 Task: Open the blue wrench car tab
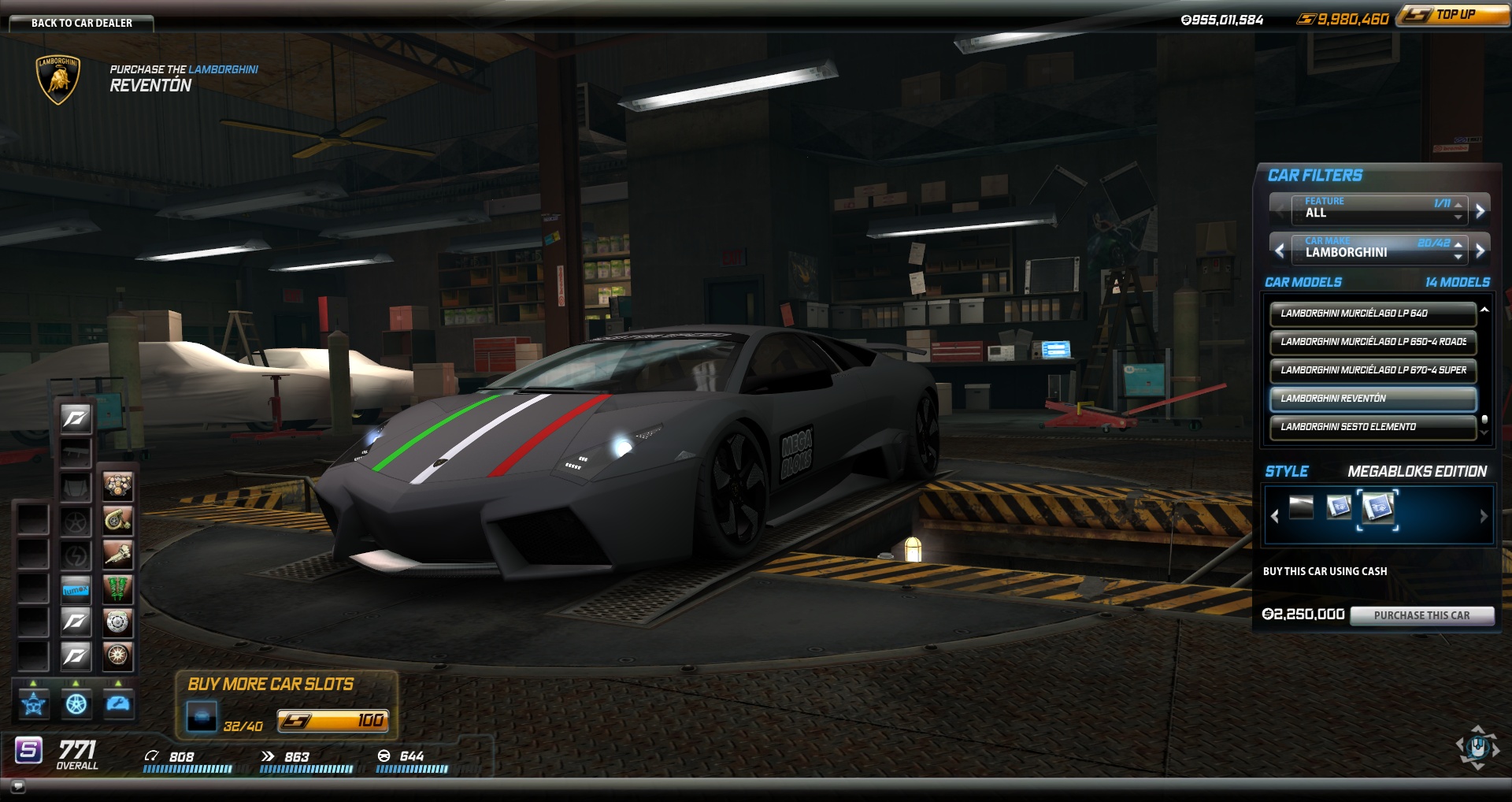tap(118, 704)
